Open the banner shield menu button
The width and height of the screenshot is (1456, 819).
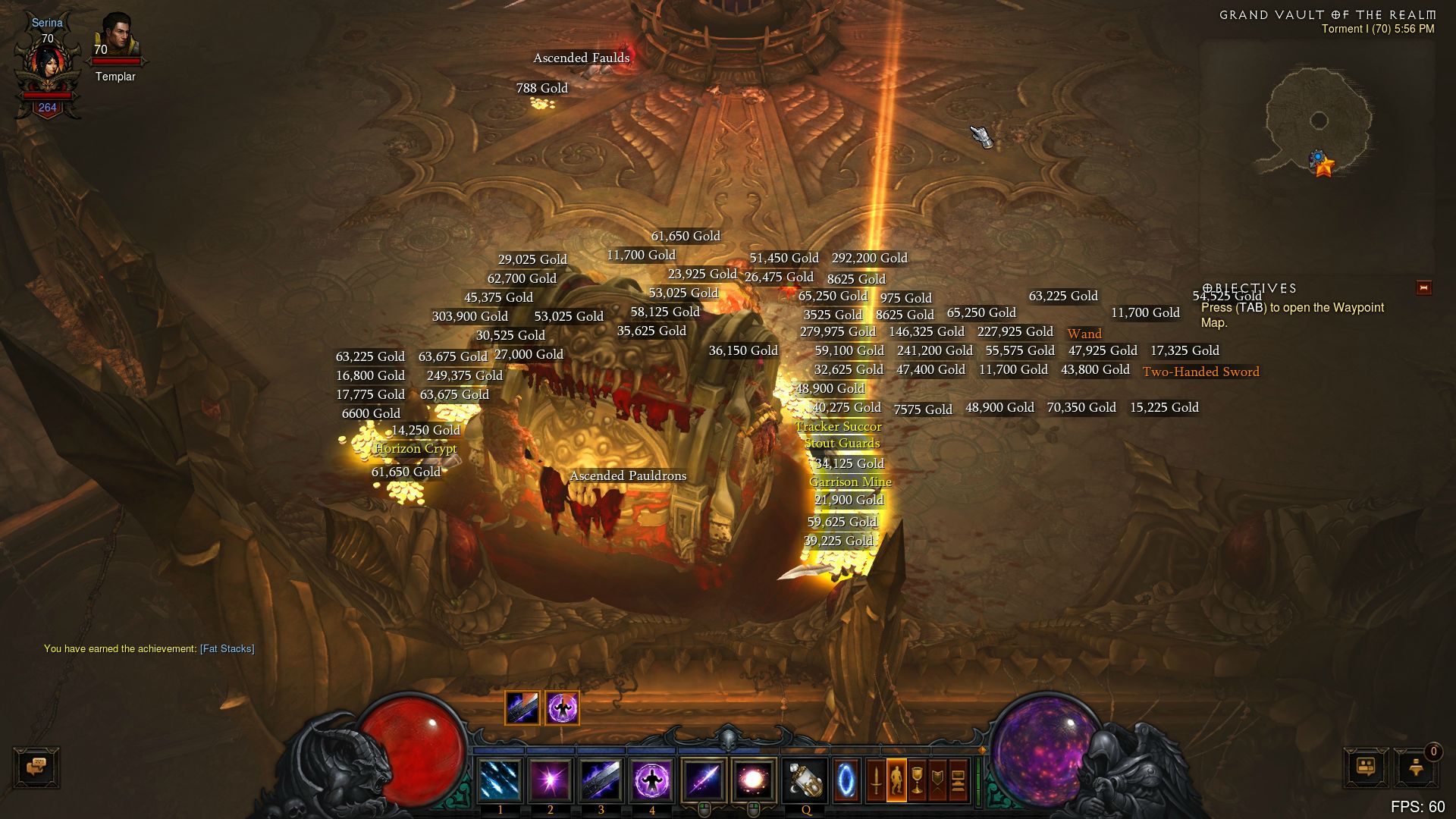pos(937,780)
